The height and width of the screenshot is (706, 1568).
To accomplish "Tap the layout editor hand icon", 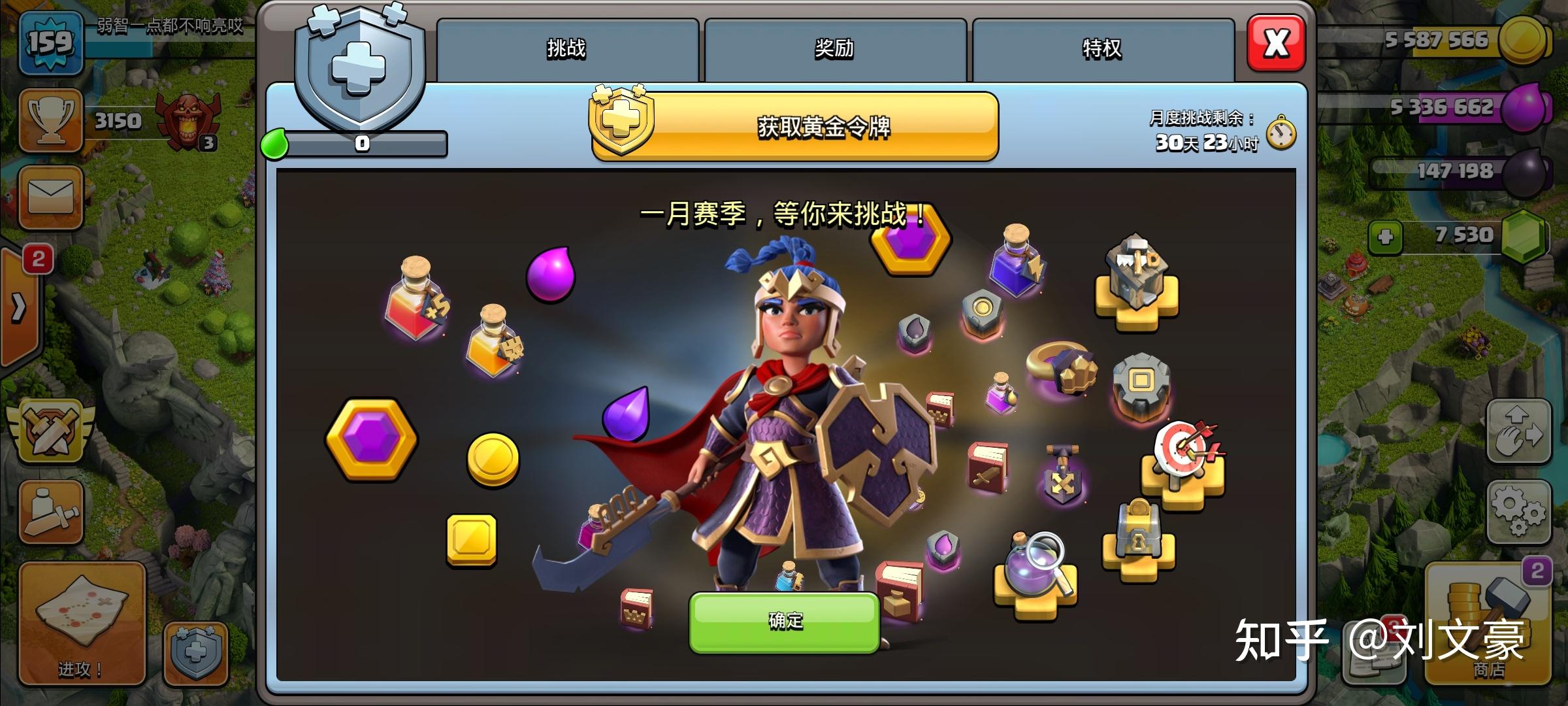I will click(x=1518, y=431).
